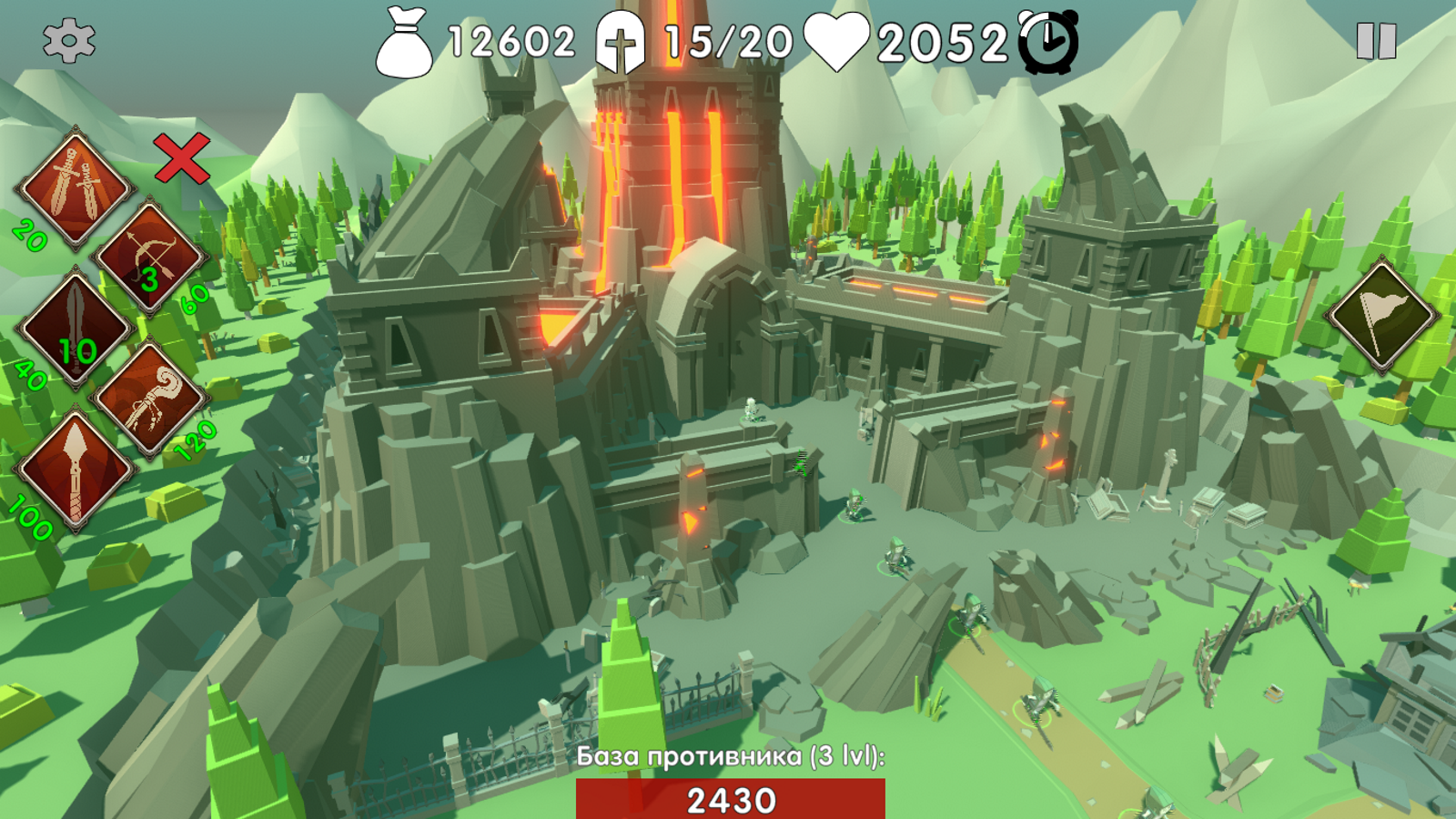Recruit the staff mage unit costing 120
The height and width of the screenshot is (819, 1456).
(150, 399)
